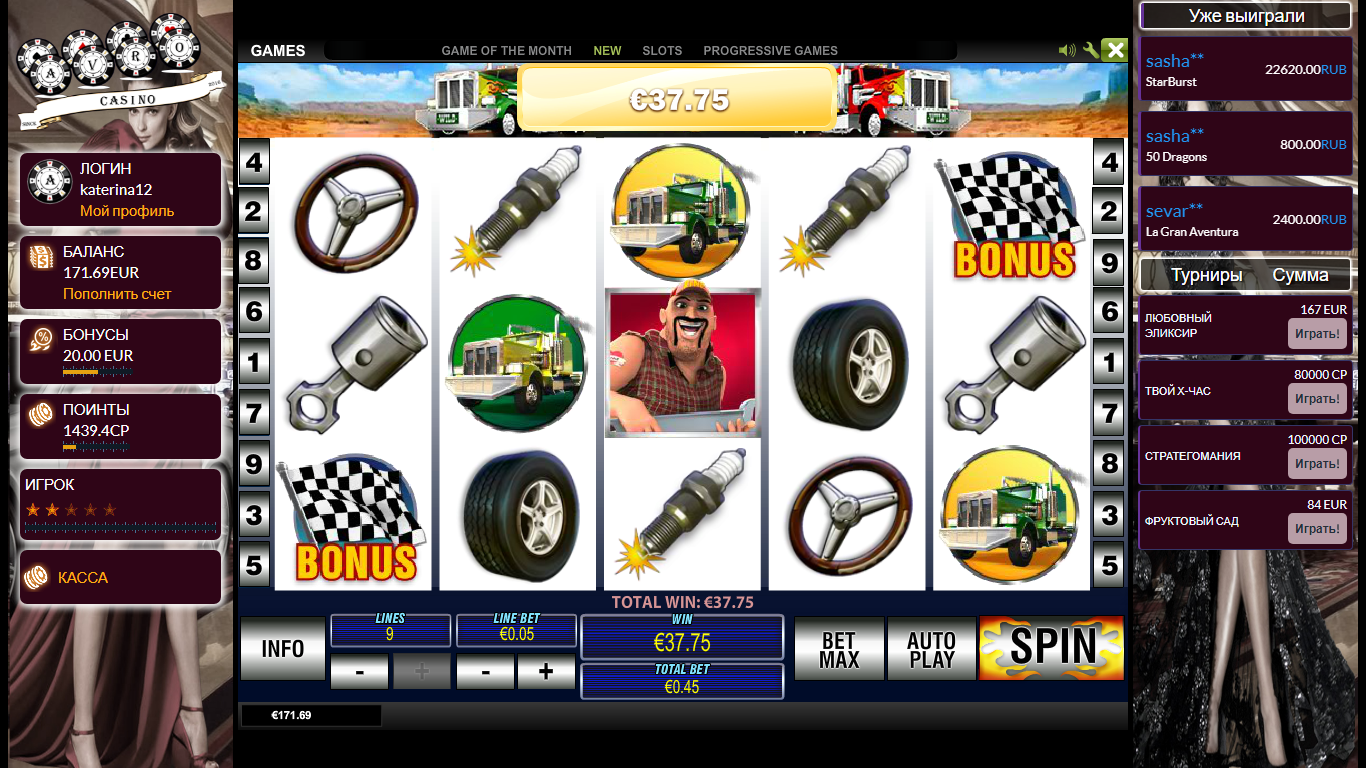The image size is (1366, 768).
Task: Spin the slot reels
Action: 1051,648
